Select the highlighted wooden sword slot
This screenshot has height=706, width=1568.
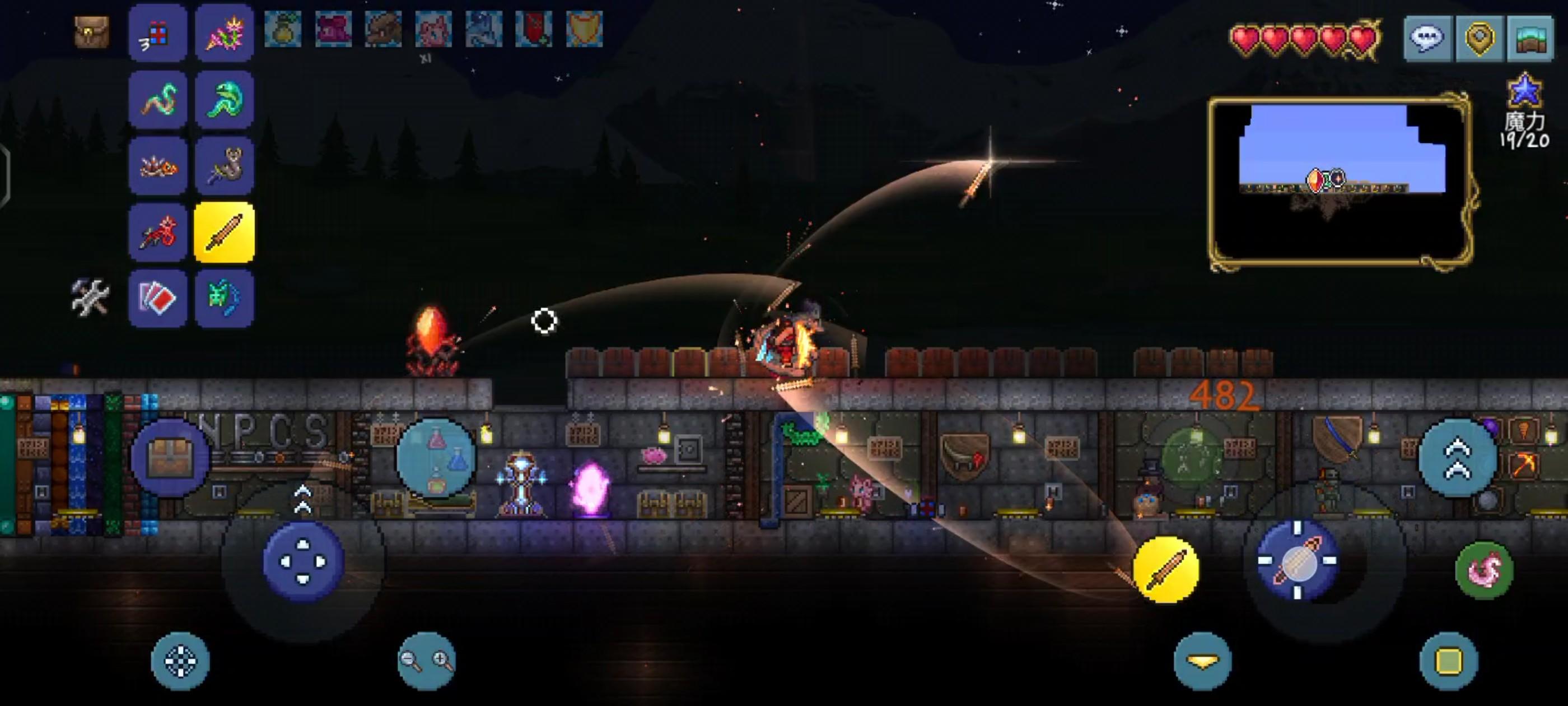pos(224,233)
